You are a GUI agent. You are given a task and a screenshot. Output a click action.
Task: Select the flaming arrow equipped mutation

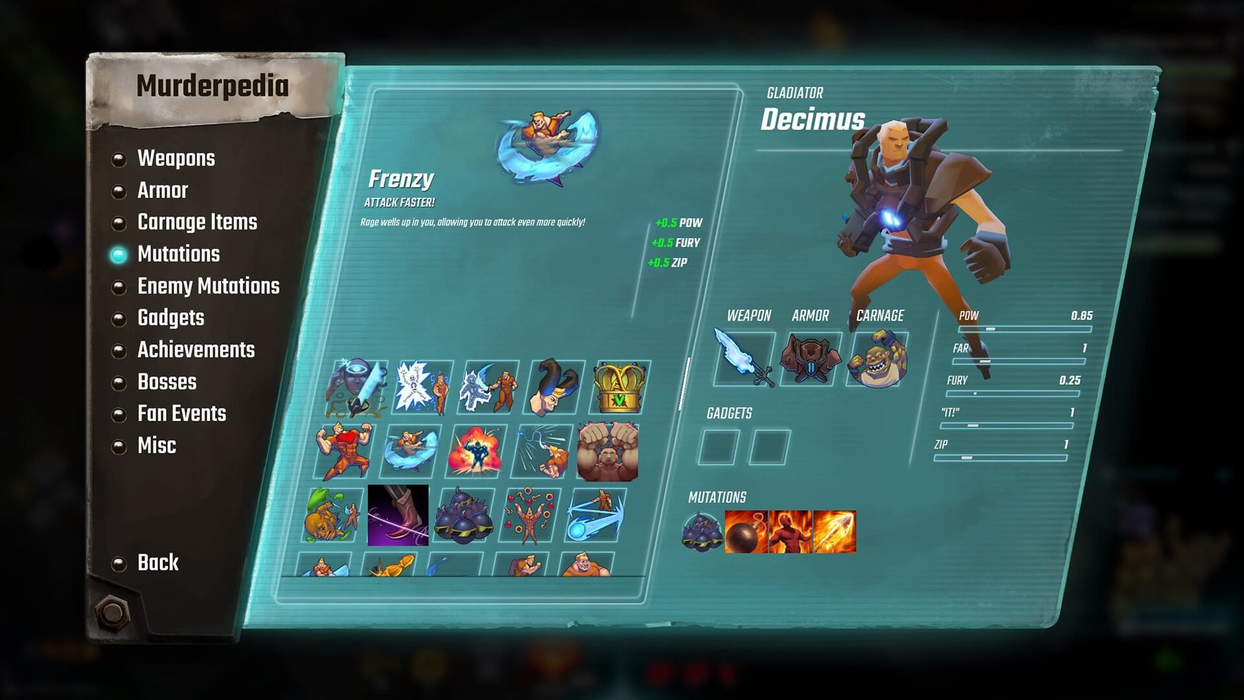click(x=835, y=531)
